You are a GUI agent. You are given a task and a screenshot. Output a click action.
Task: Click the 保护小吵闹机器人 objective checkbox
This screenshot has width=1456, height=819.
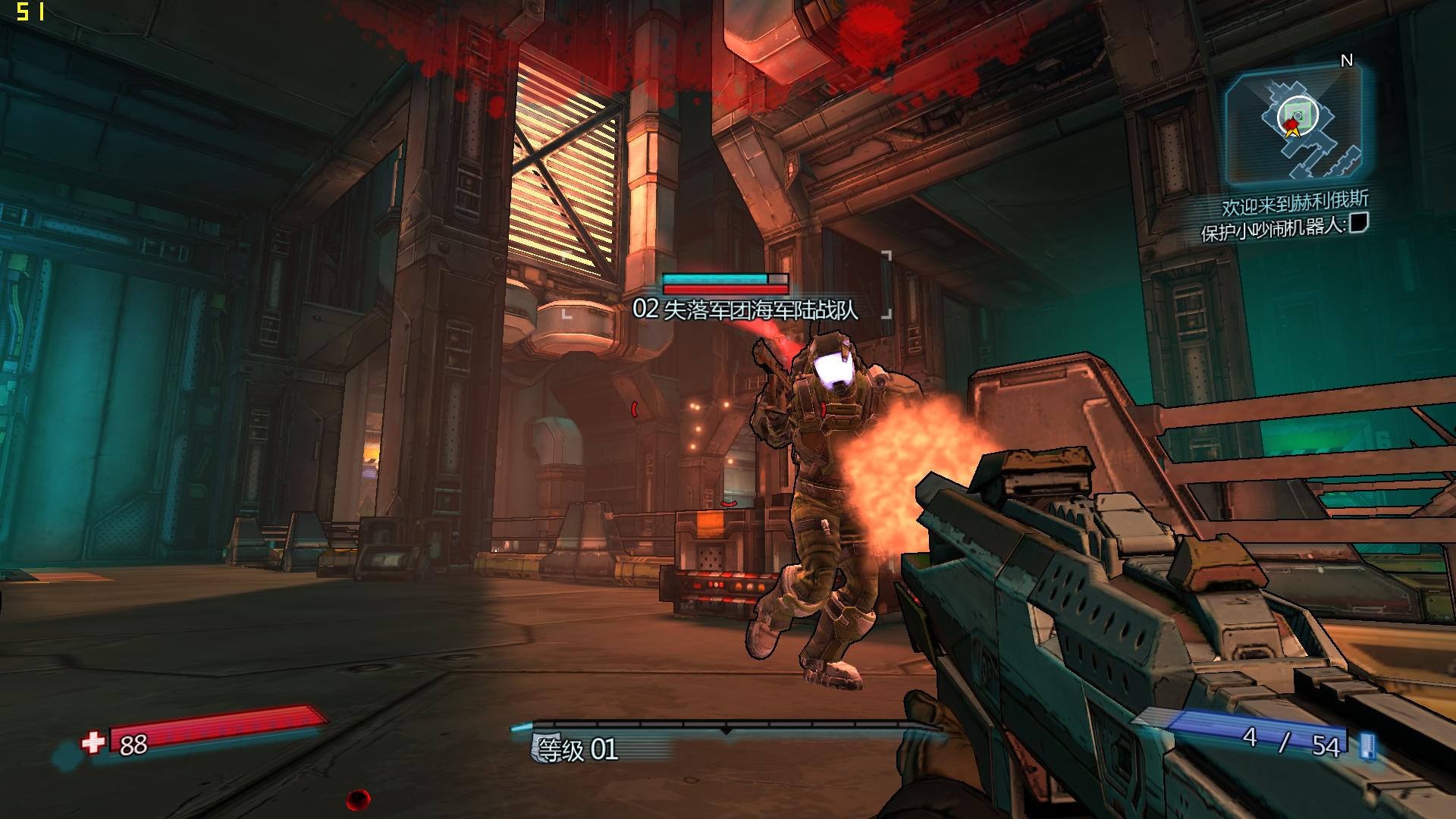click(x=1358, y=222)
